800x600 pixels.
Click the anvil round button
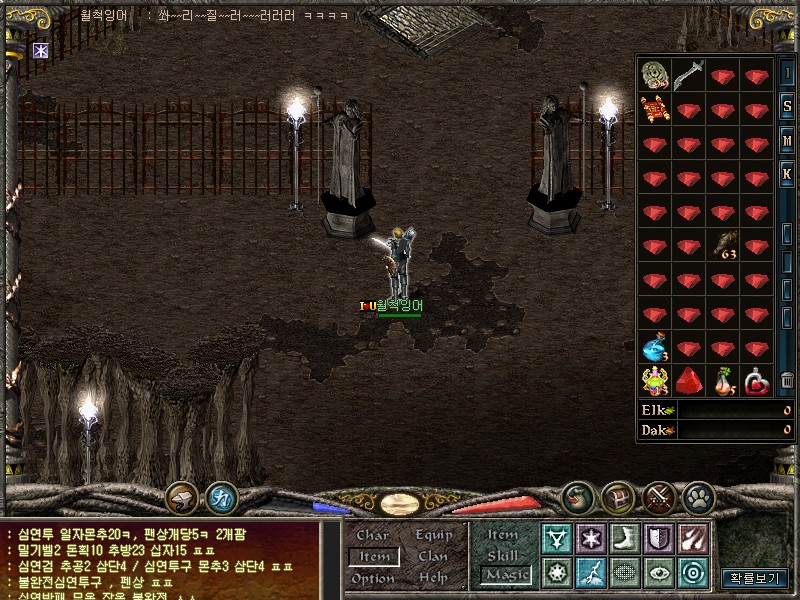(x=181, y=496)
